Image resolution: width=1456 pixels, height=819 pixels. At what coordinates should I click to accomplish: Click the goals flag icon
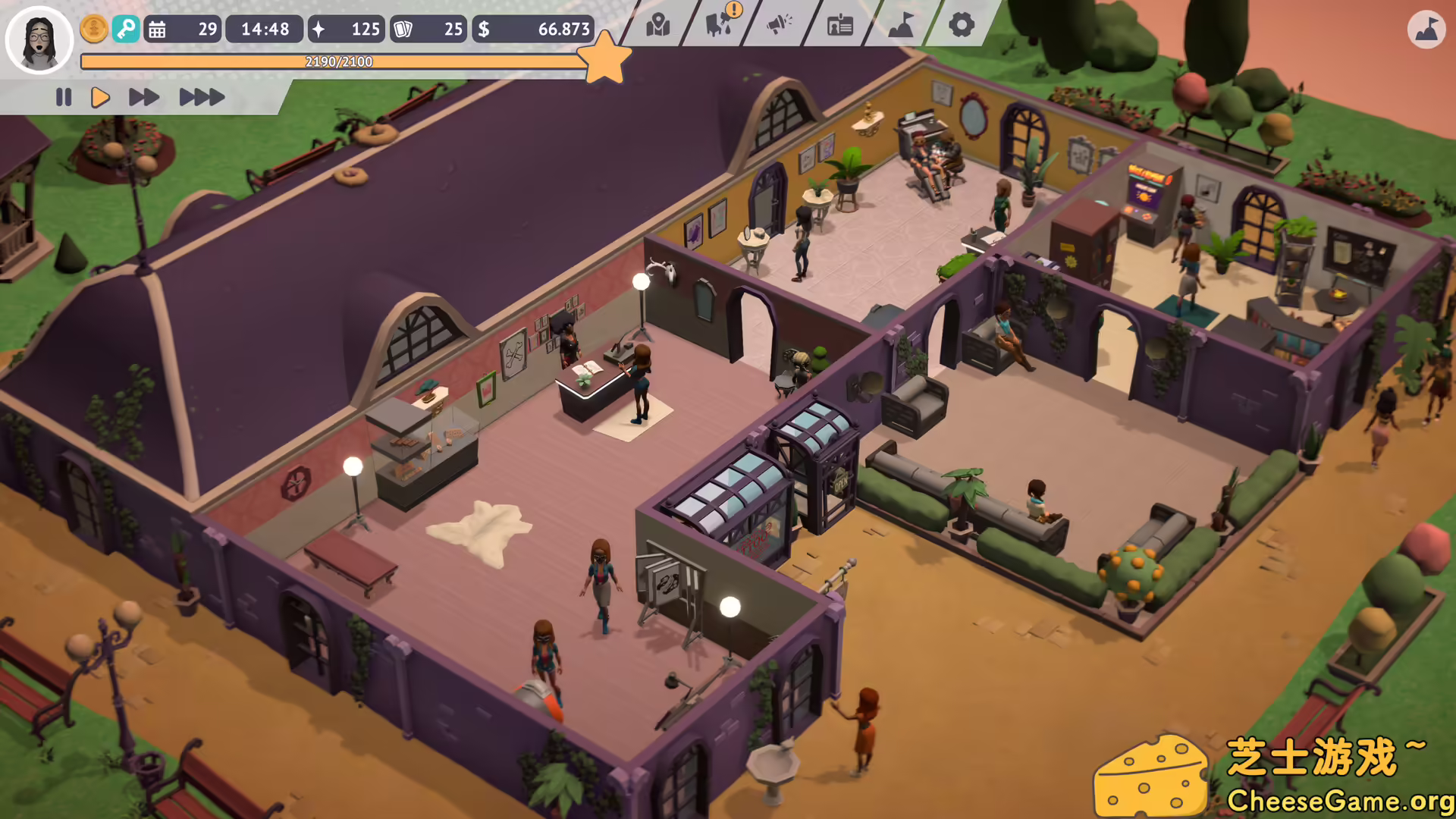click(x=899, y=26)
